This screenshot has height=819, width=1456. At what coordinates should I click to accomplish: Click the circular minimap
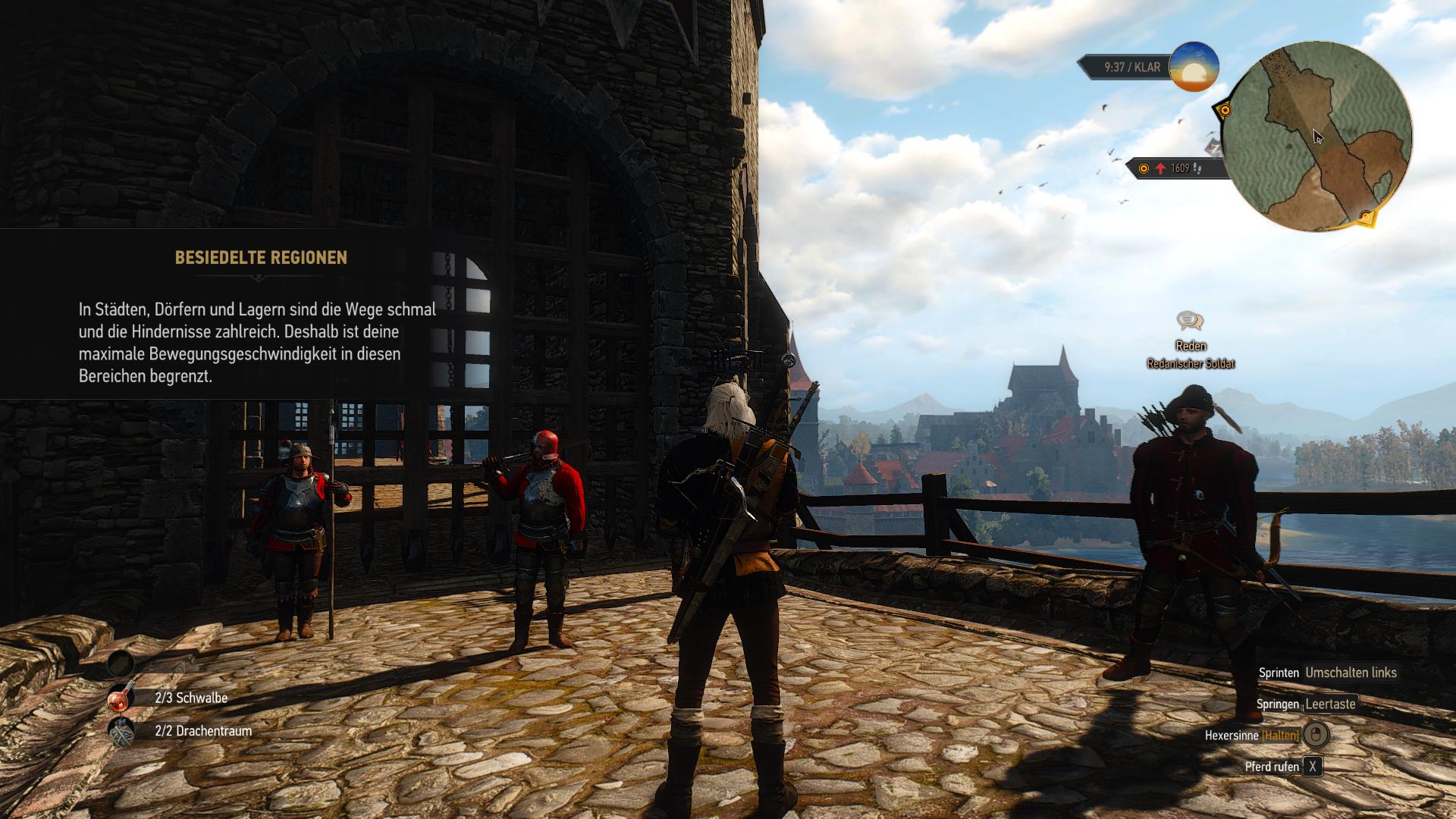coord(1317,136)
